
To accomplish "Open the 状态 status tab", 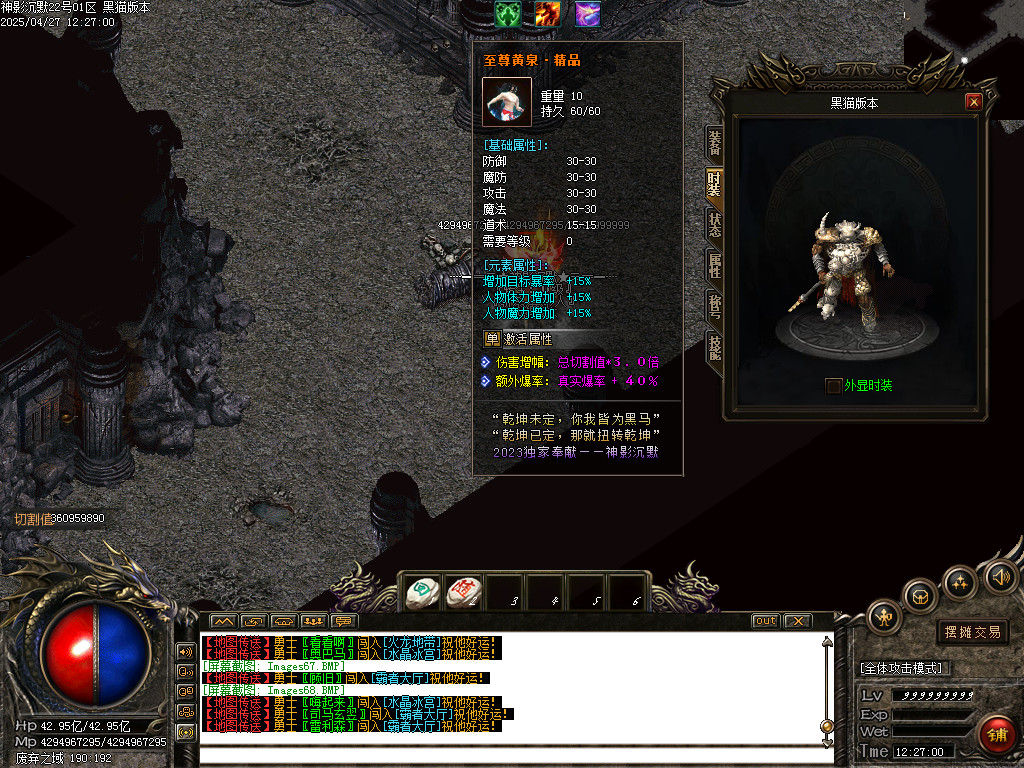I will [x=714, y=224].
